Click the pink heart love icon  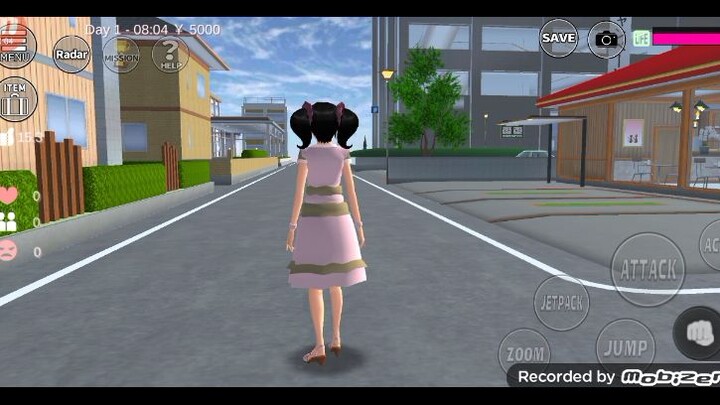(9, 195)
